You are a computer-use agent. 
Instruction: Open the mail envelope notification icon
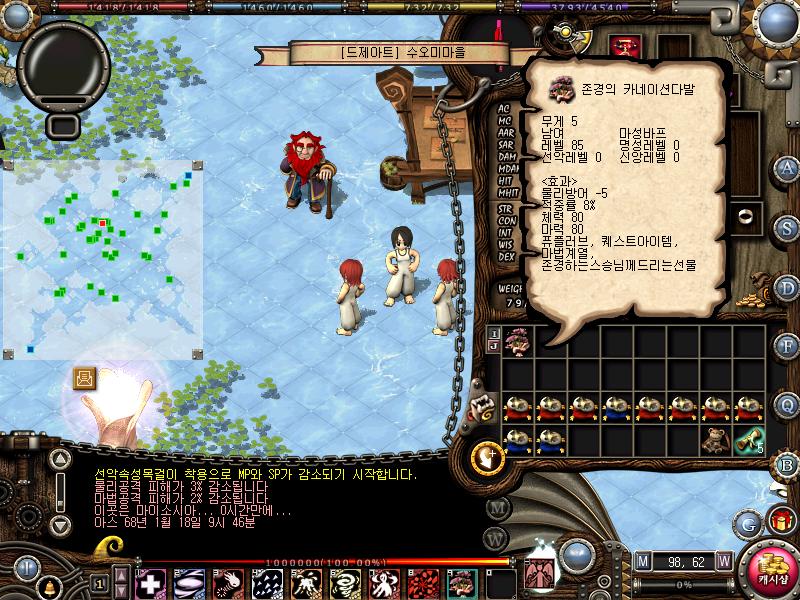pyautogui.click(x=85, y=378)
